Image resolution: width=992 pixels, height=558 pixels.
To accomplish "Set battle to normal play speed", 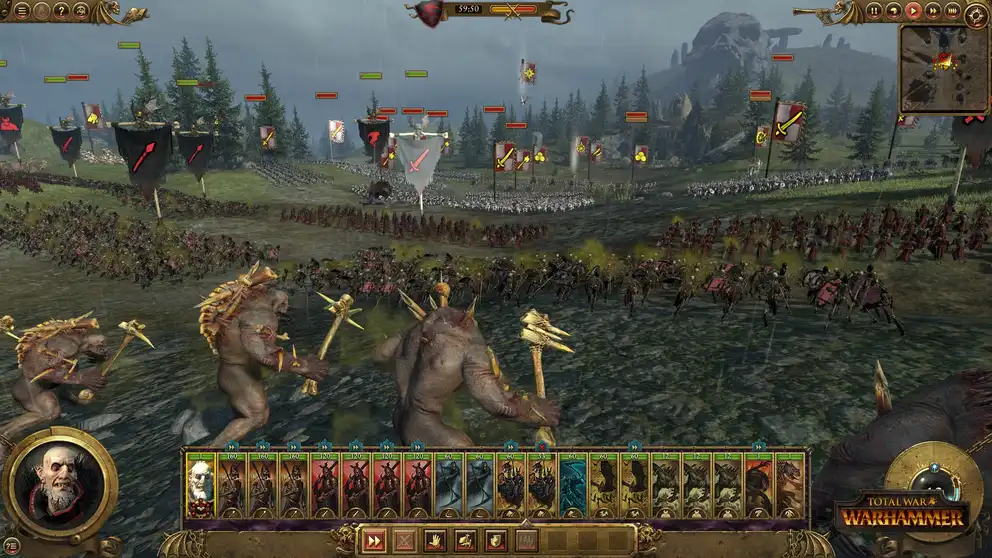I will 913,11.
